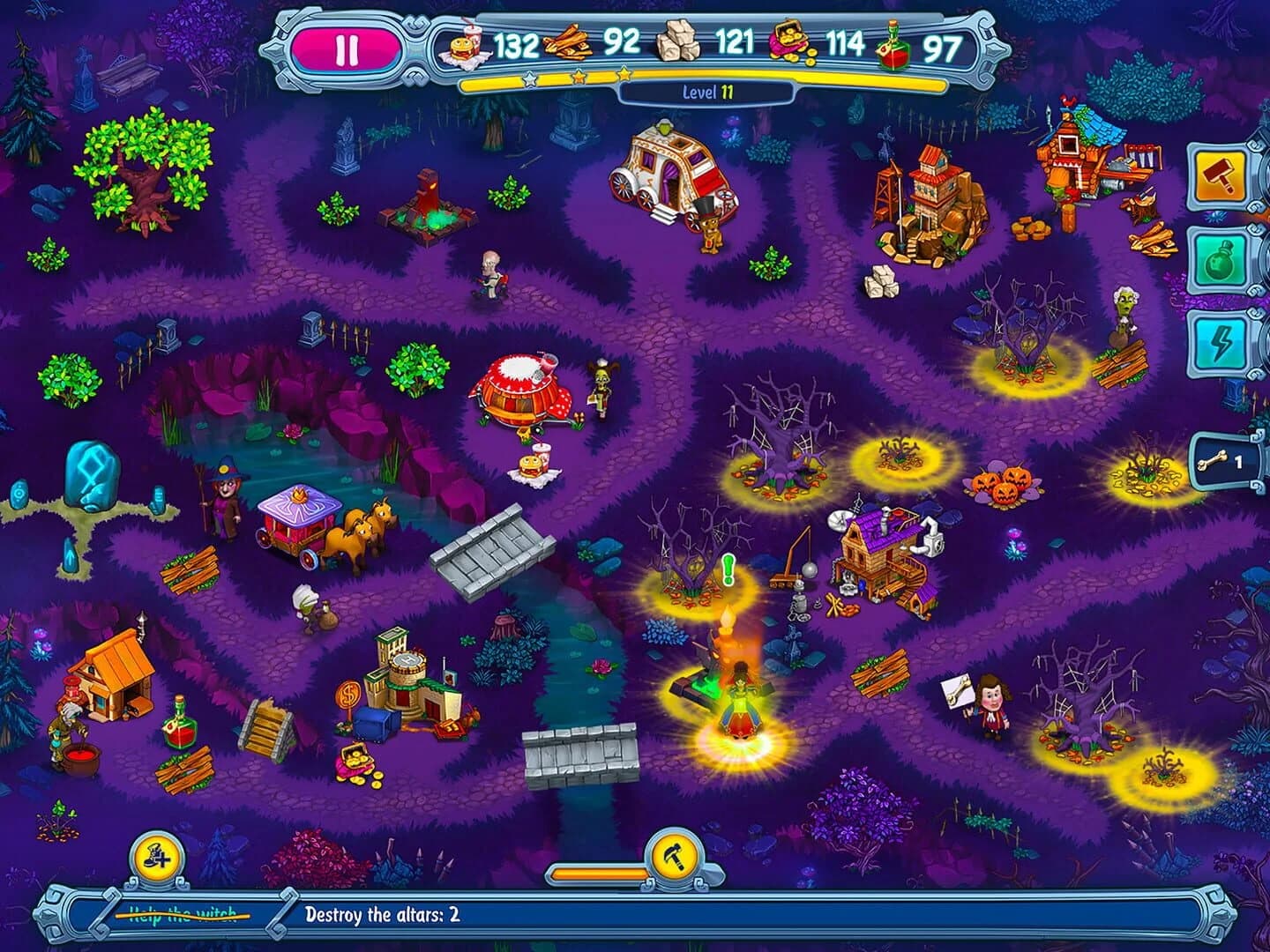
Task: Click the Level 11 banner
Action: [x=706, y=92]
